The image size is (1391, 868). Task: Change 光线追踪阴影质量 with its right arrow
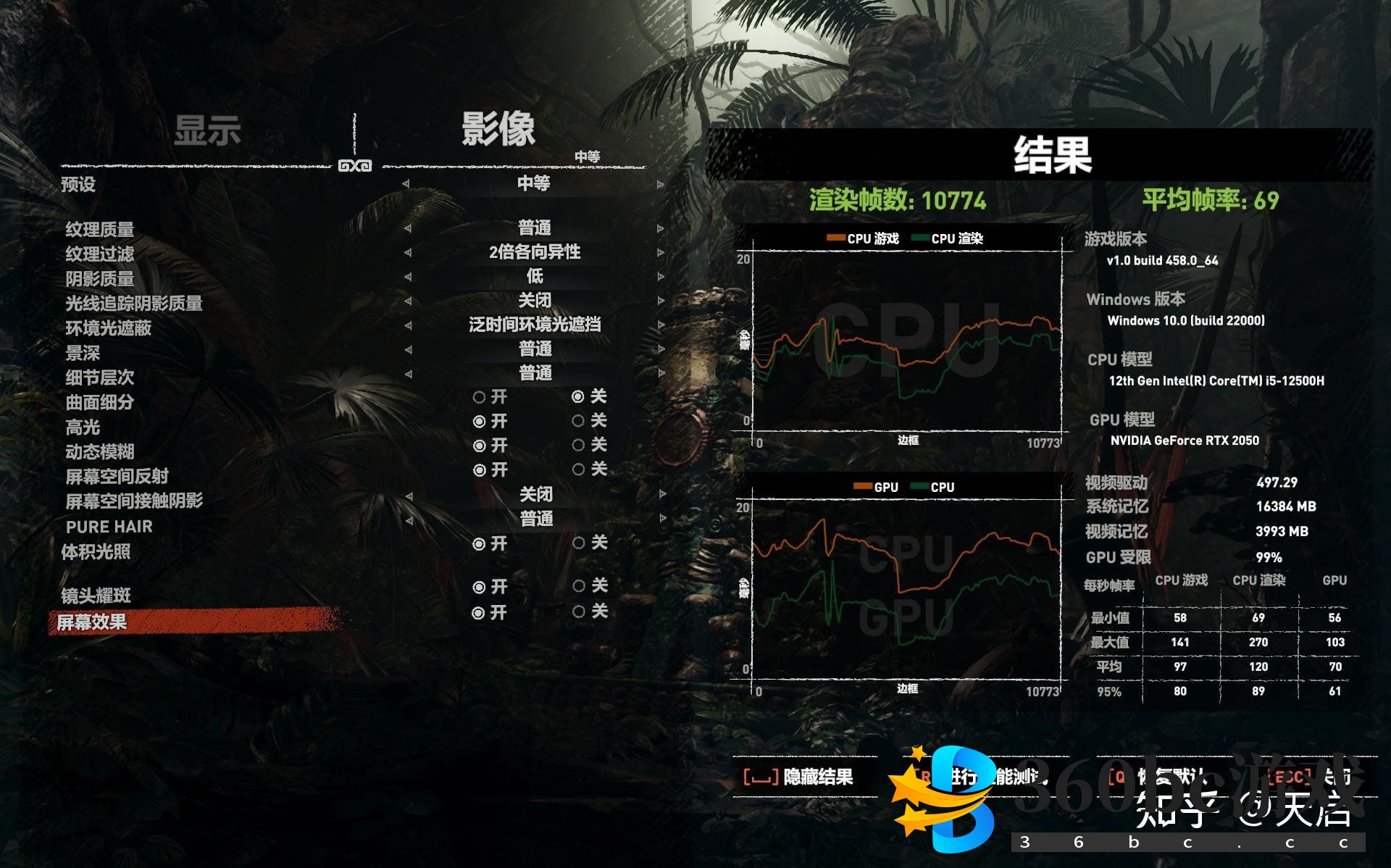tap(660, 301)
